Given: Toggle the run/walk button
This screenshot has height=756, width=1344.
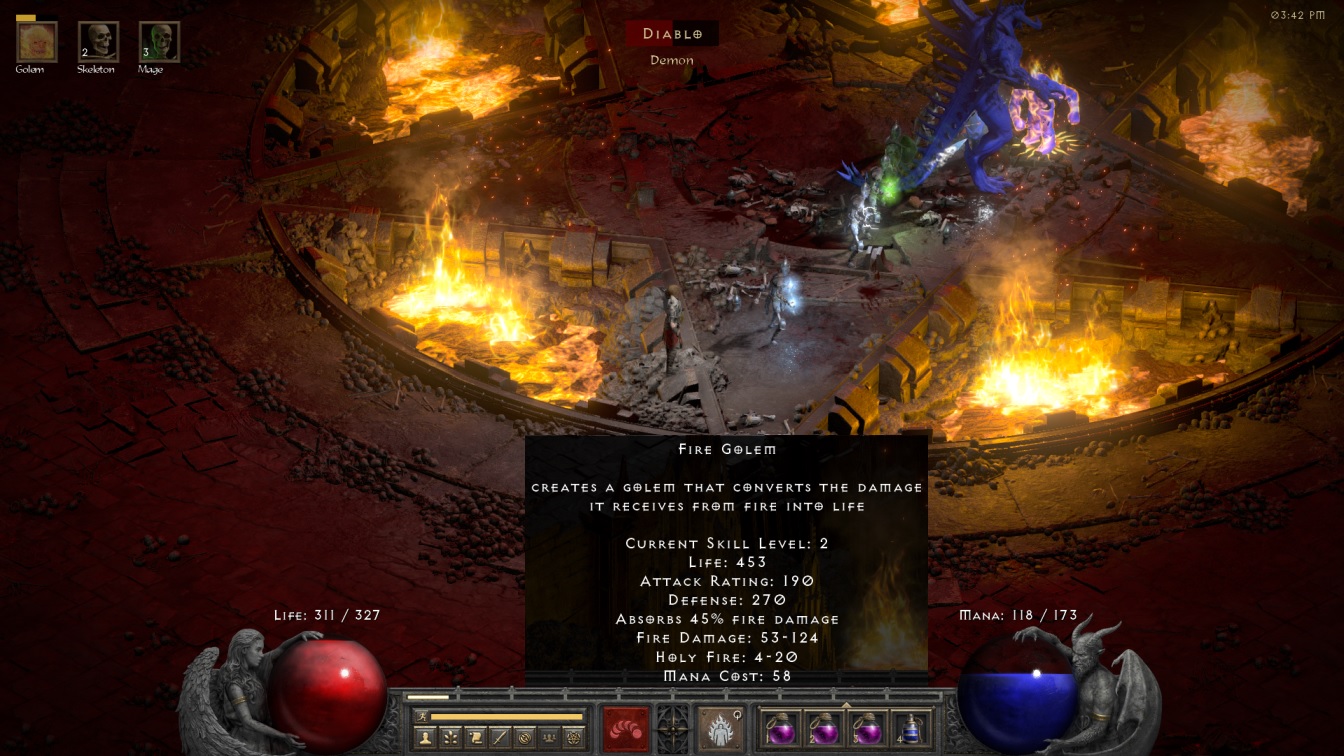Looking at the screenshot, I should [420, 716].
